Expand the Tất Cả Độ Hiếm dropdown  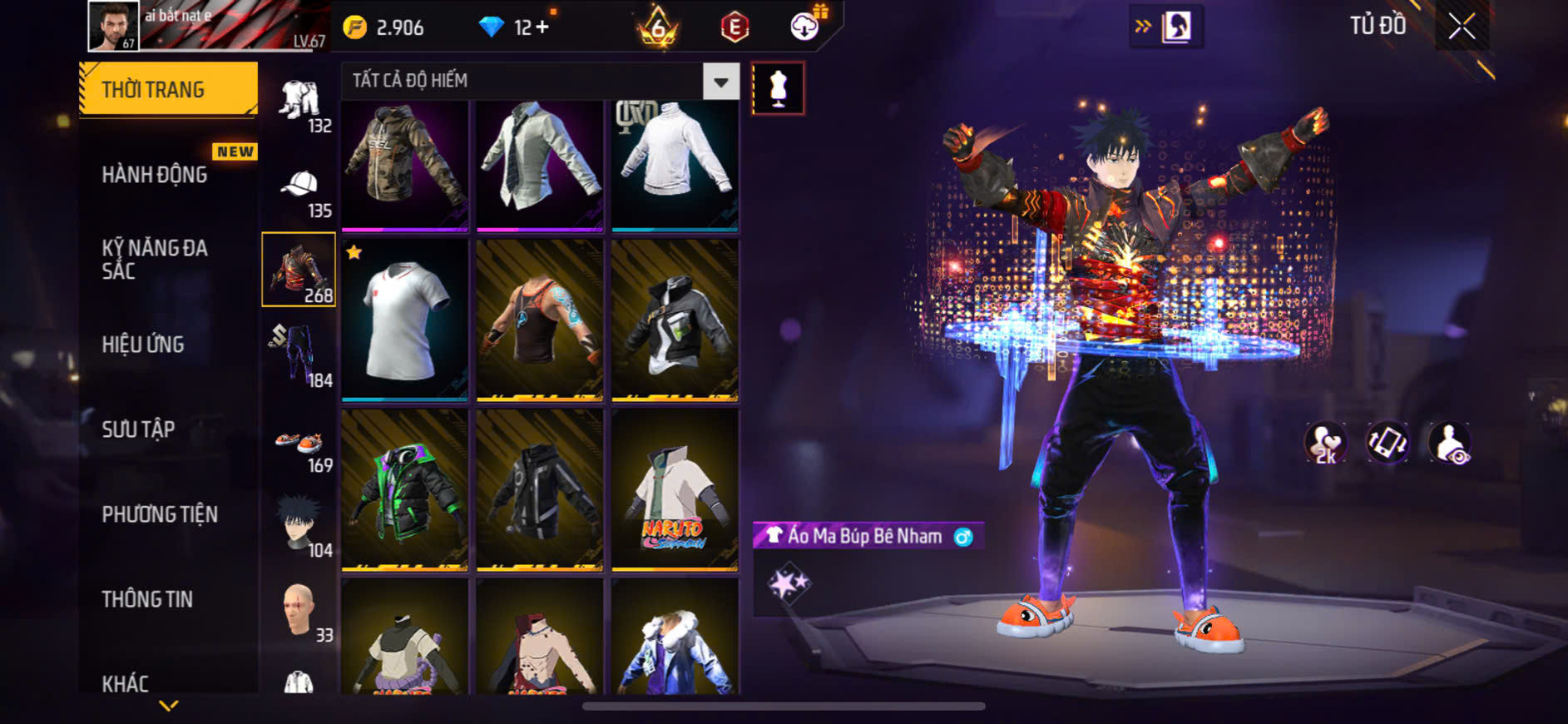click(720, 82)
